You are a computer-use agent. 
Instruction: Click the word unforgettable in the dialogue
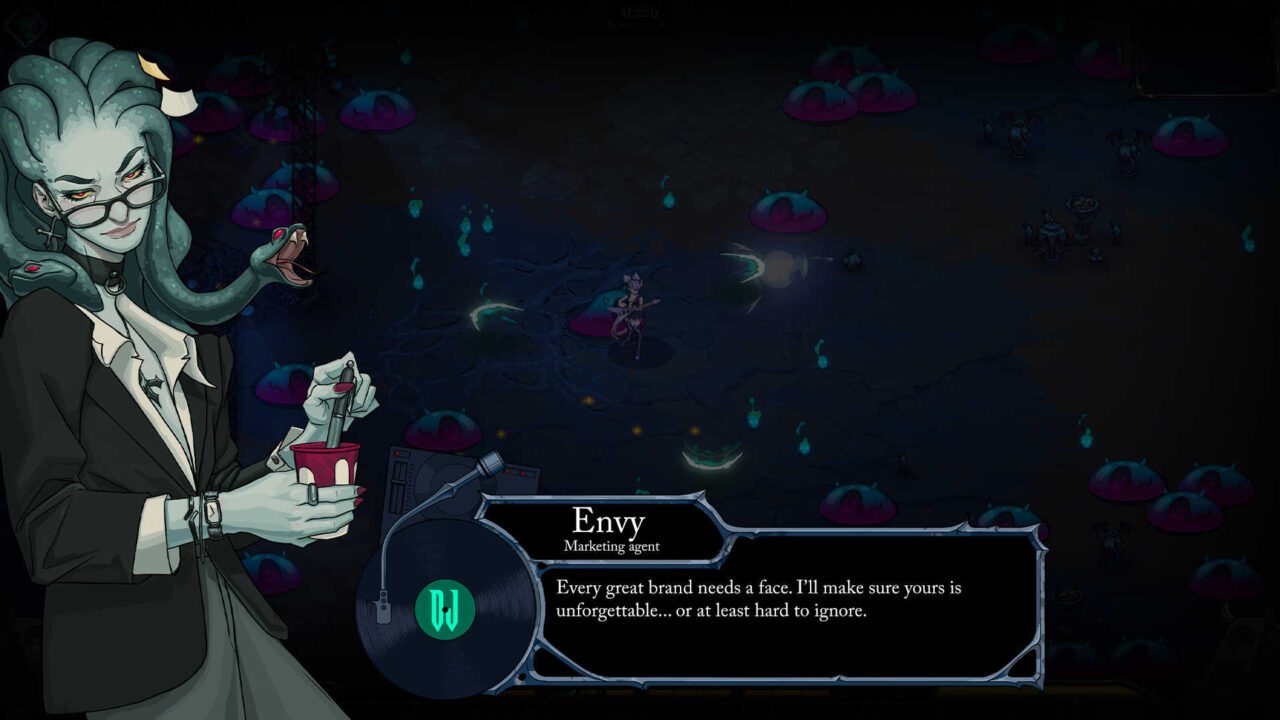point(612,610)
